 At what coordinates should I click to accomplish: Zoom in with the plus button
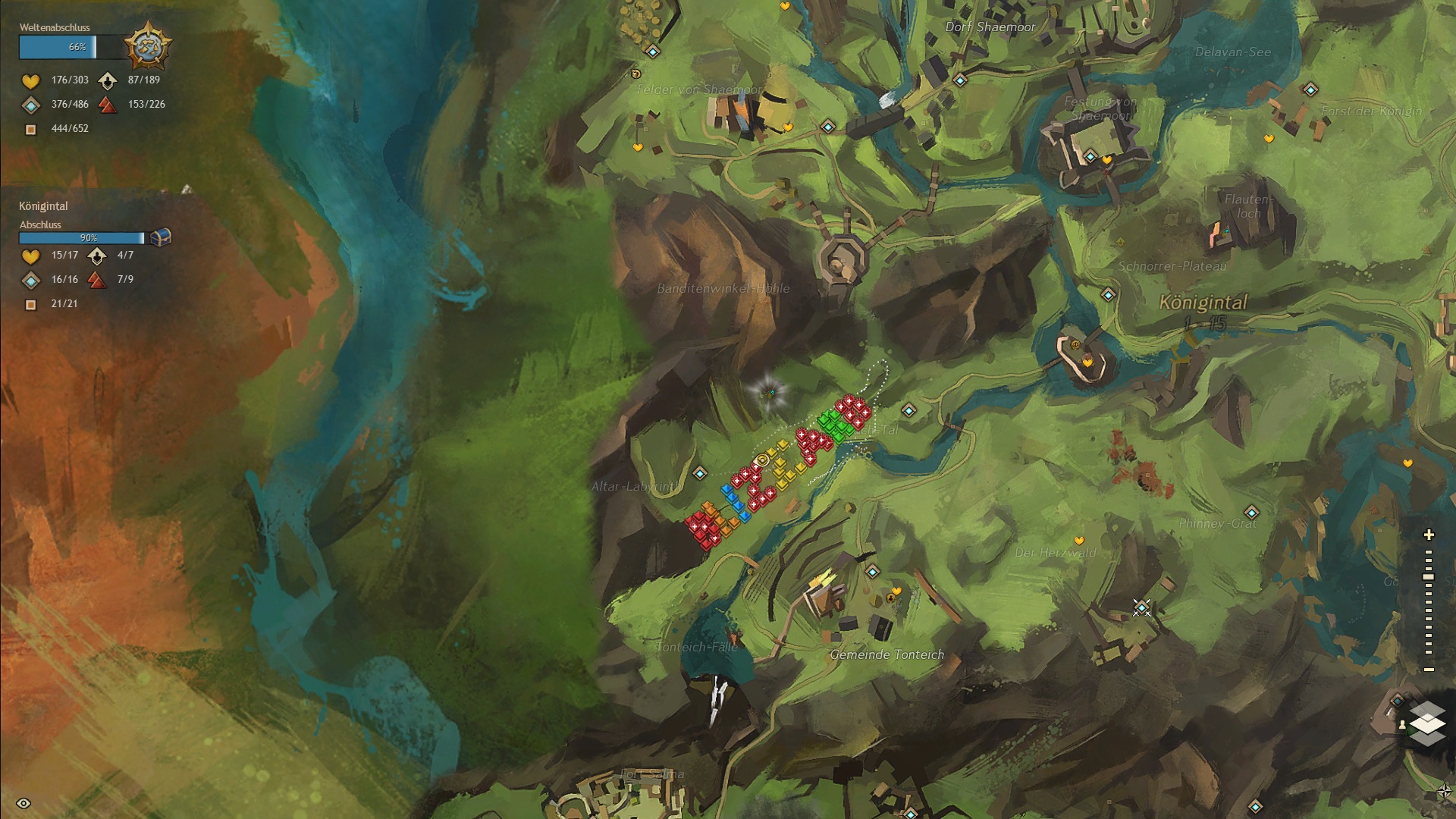(x=1429, y=535)
